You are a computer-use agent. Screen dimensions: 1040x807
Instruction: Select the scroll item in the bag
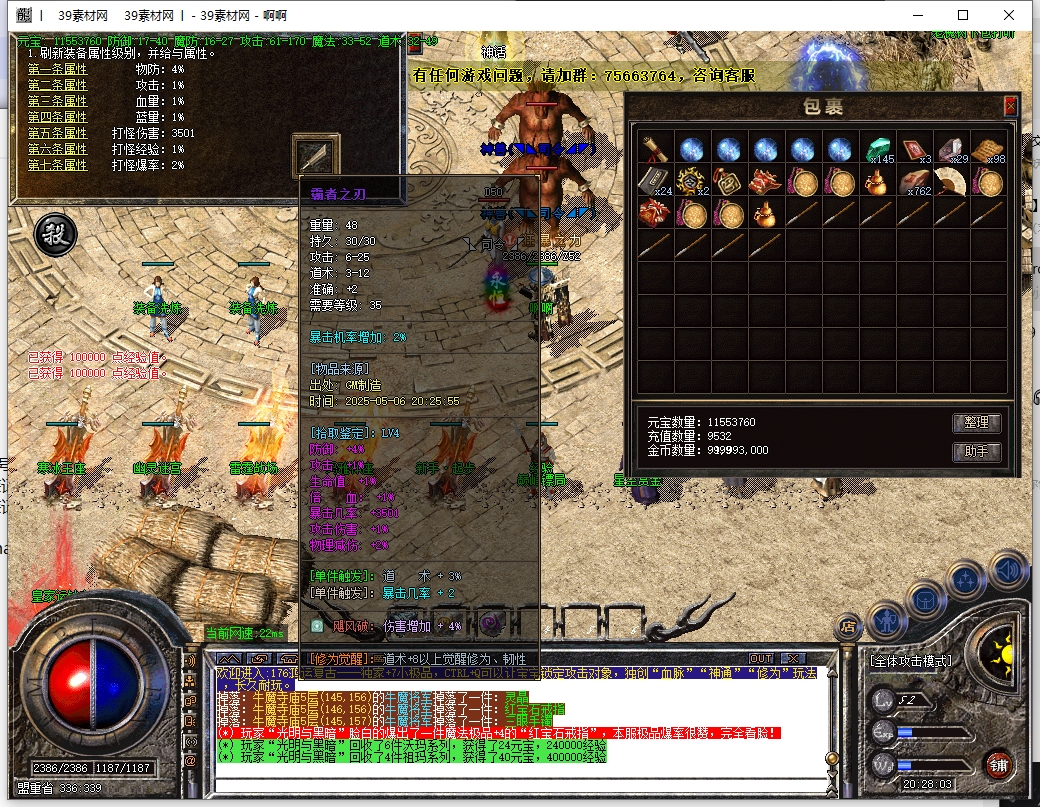[655, 149]
